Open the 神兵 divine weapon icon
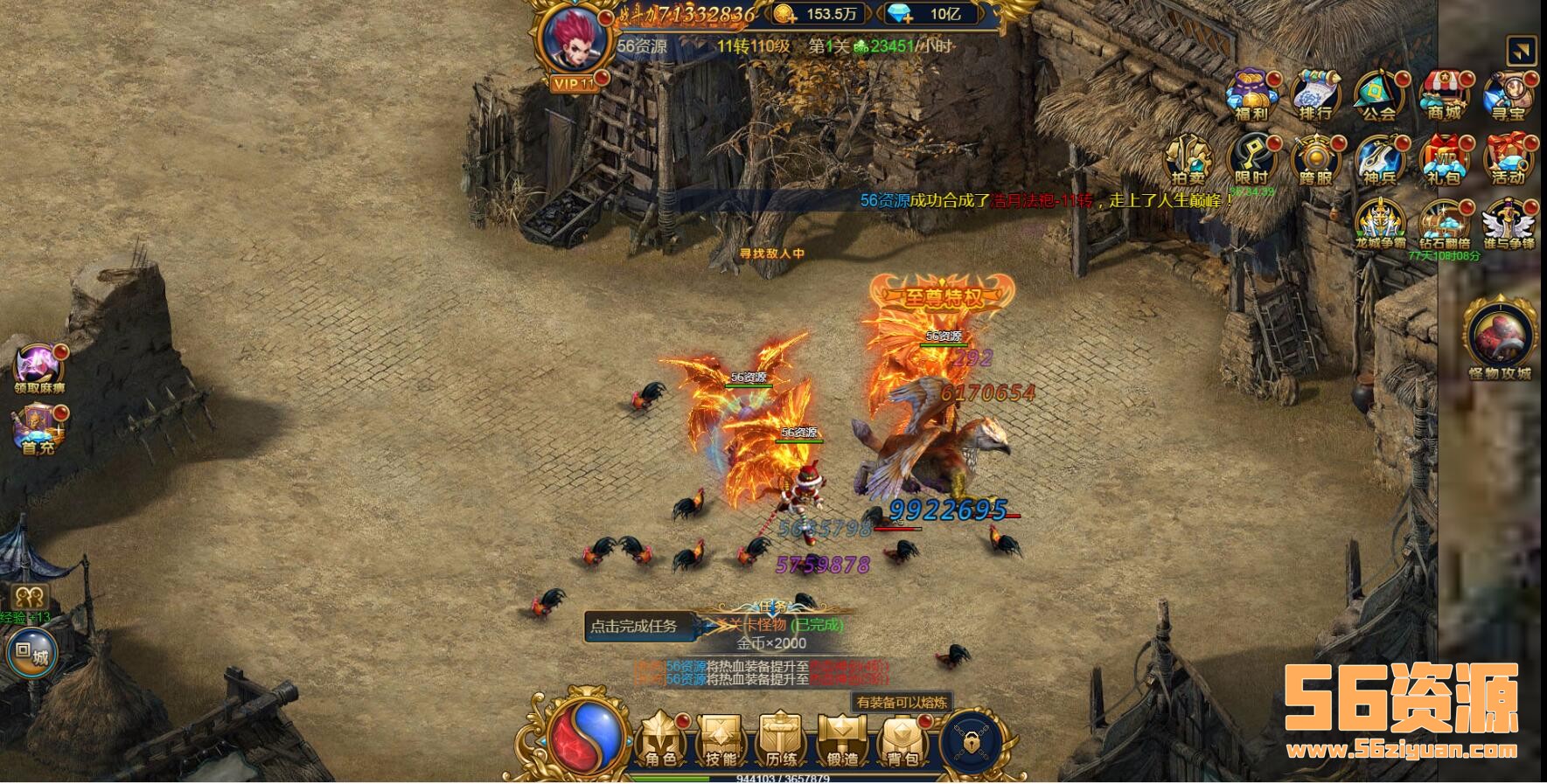The height and width of the screenshot is (784, 1547). [x=1379, y=160]
